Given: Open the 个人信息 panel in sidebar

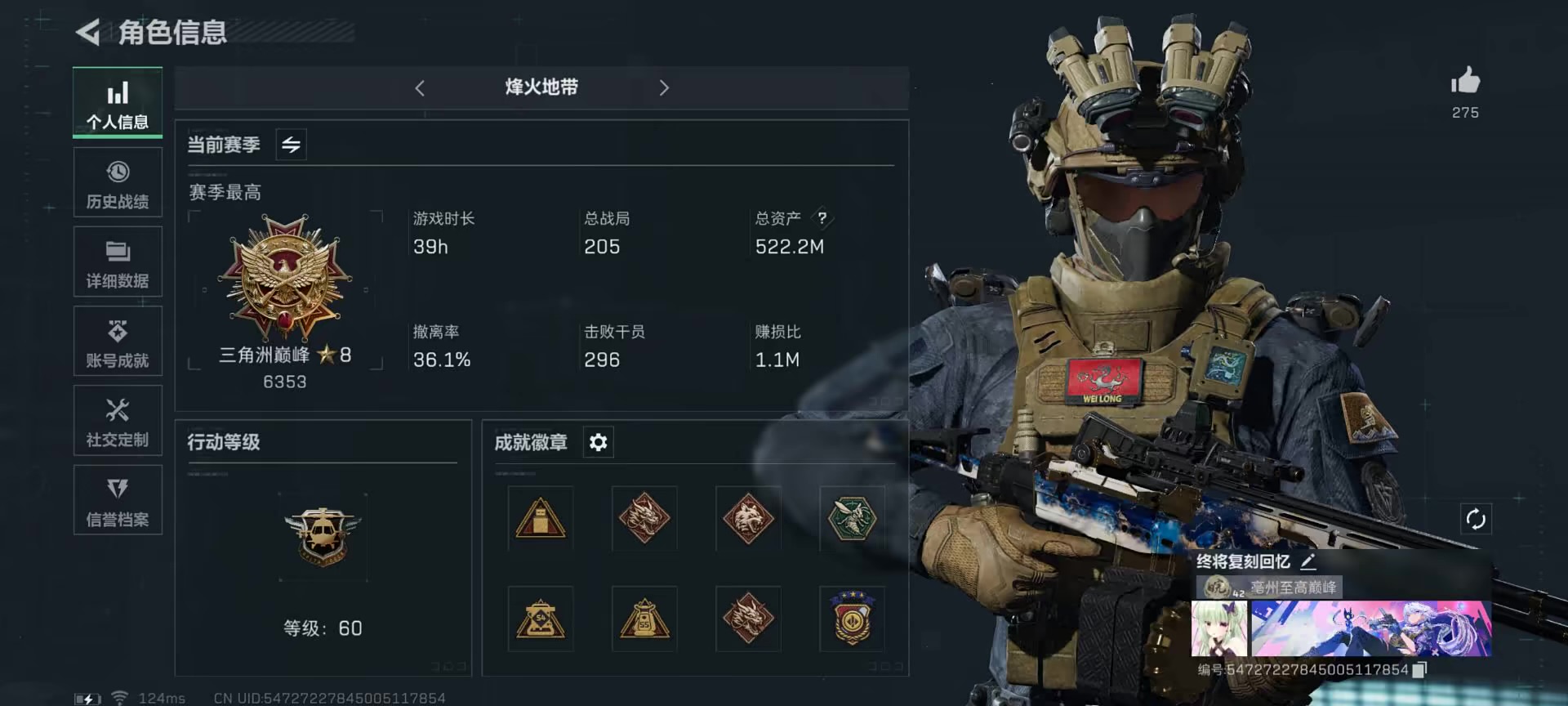Looking at the screenshot, I should 117,102.
